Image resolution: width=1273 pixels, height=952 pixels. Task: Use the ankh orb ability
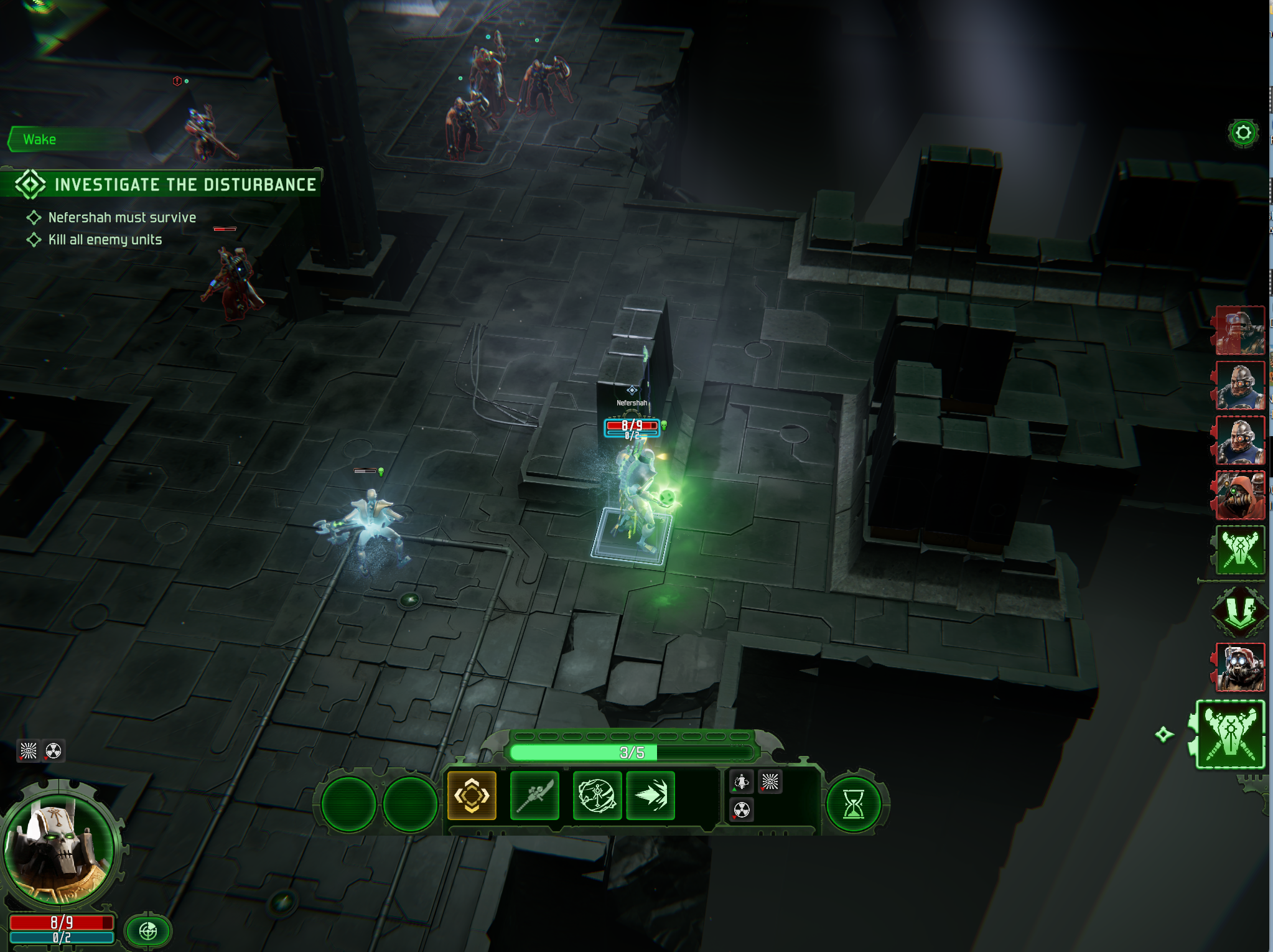[597, 795]
